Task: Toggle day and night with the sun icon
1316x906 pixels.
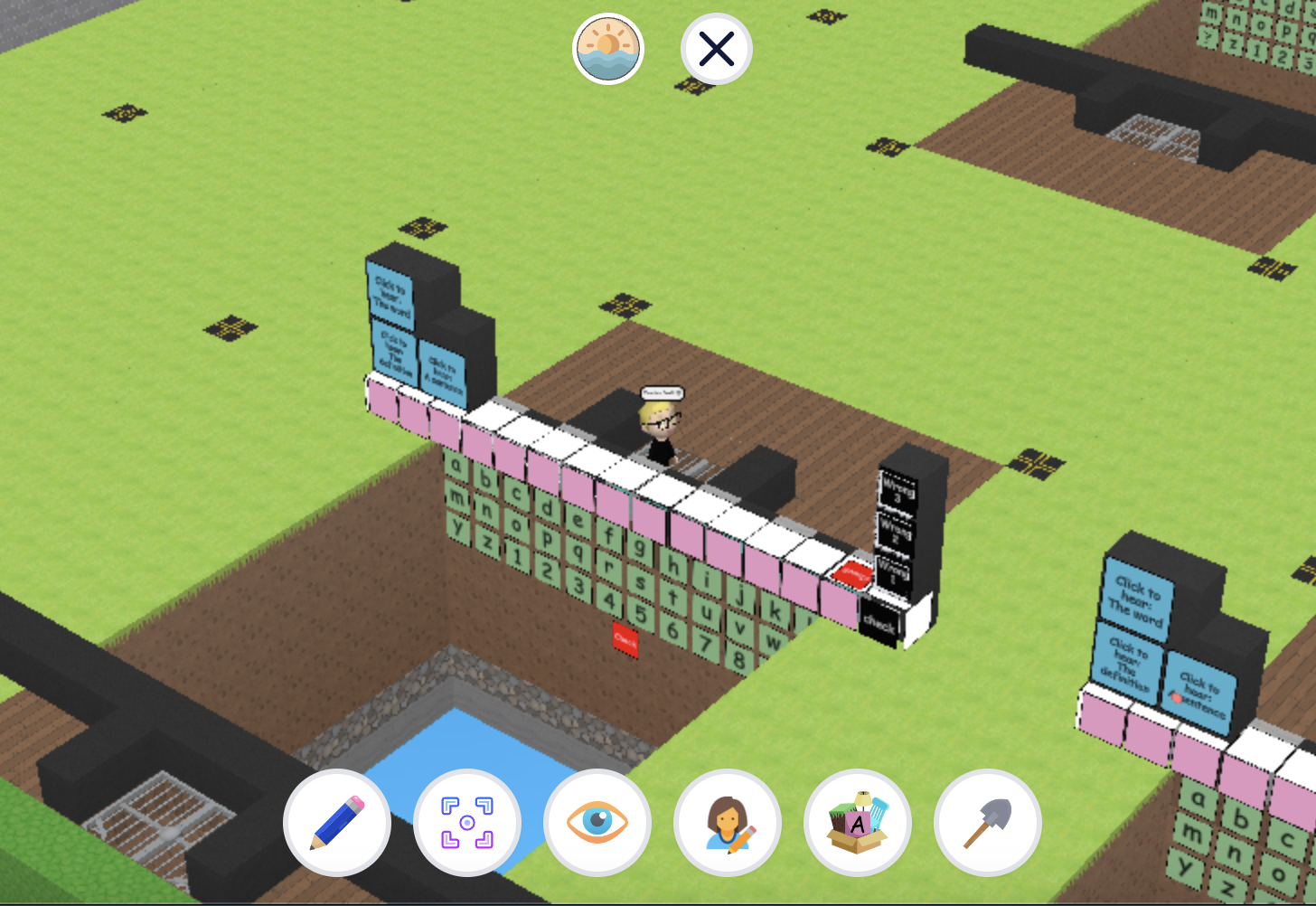Action: [x=608, y=49]
